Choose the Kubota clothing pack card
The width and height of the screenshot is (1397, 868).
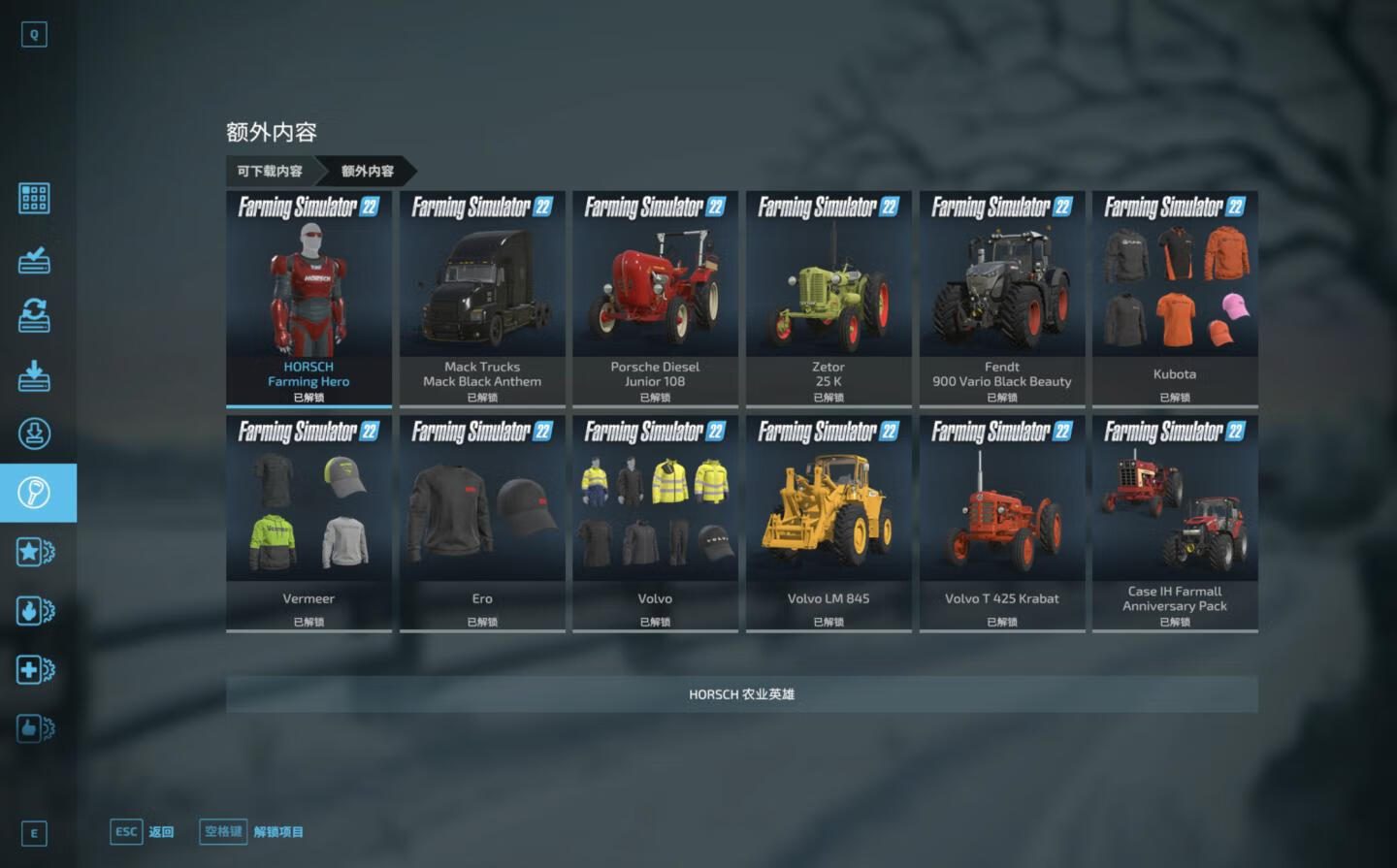coord(1175,298)
